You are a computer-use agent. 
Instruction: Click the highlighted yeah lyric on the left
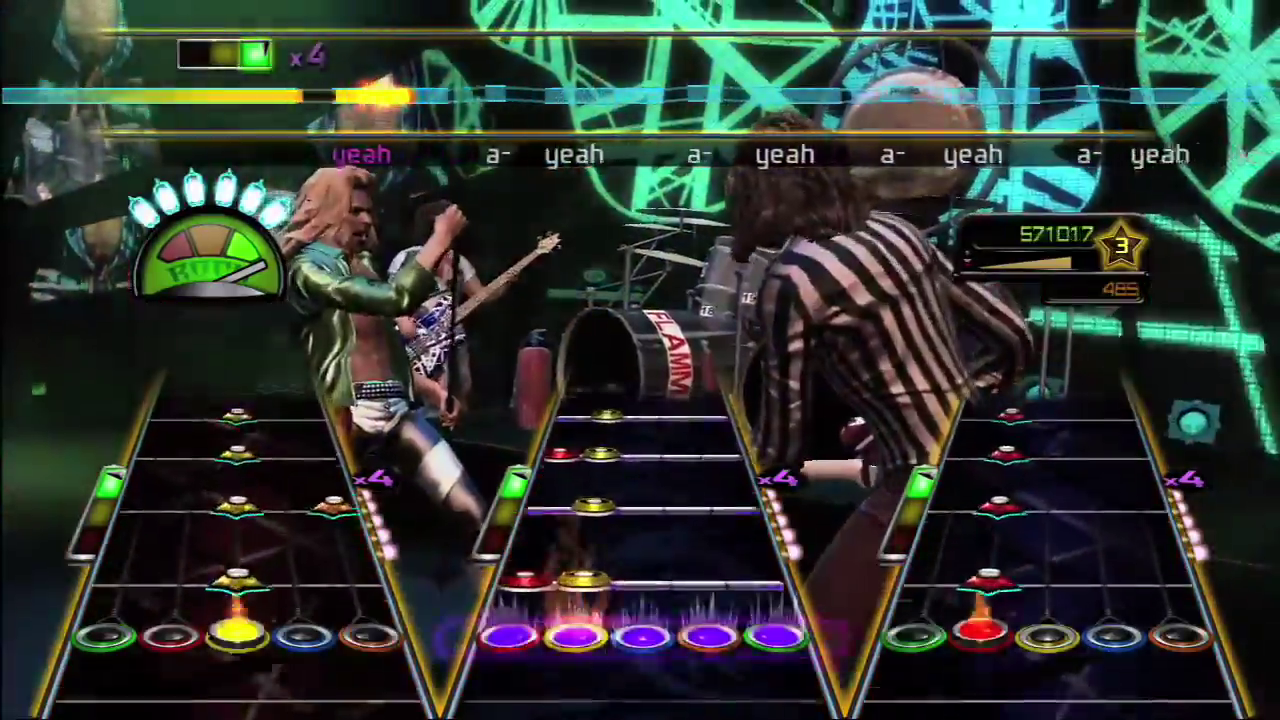click(361, 155)
